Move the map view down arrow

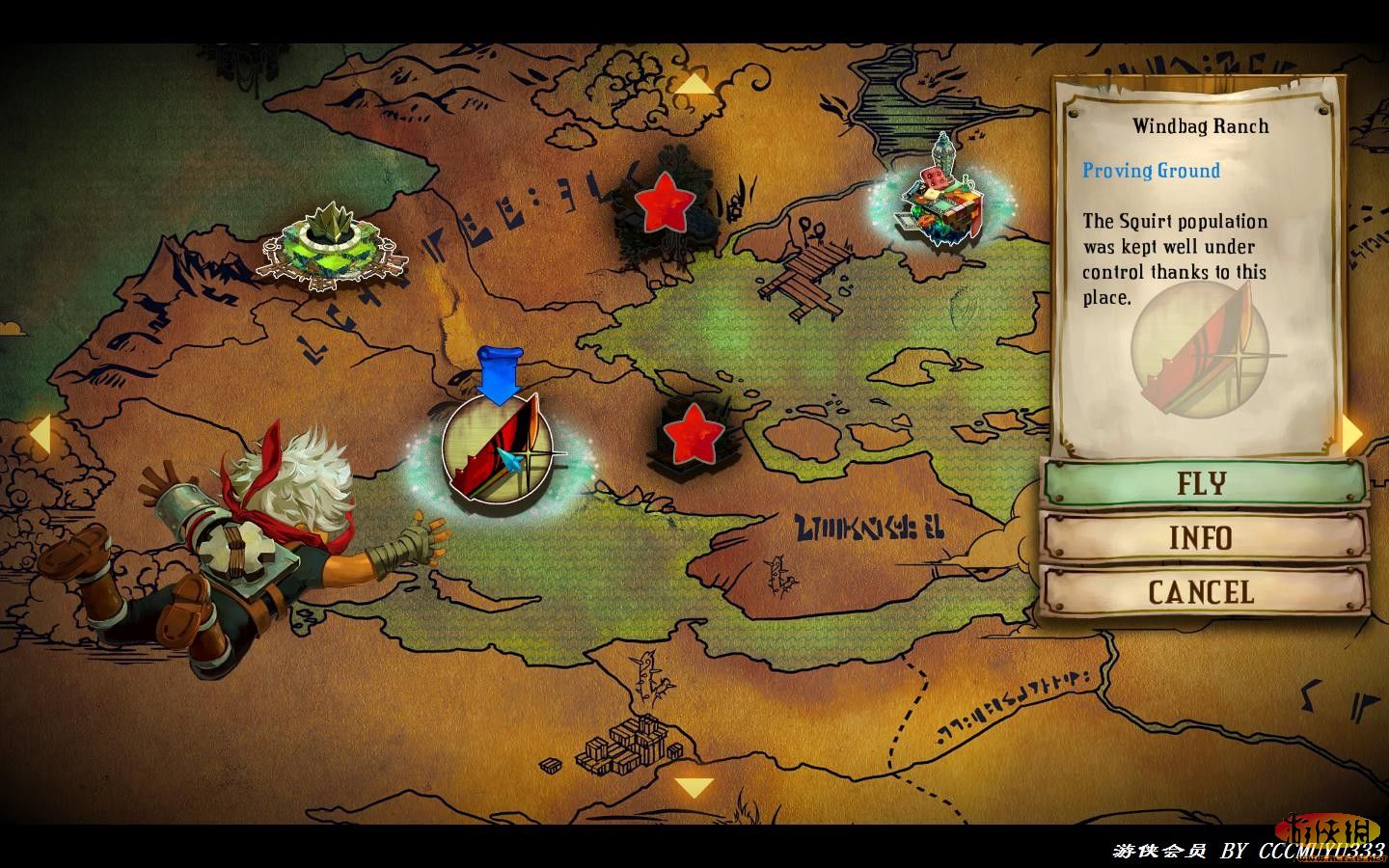693,788
